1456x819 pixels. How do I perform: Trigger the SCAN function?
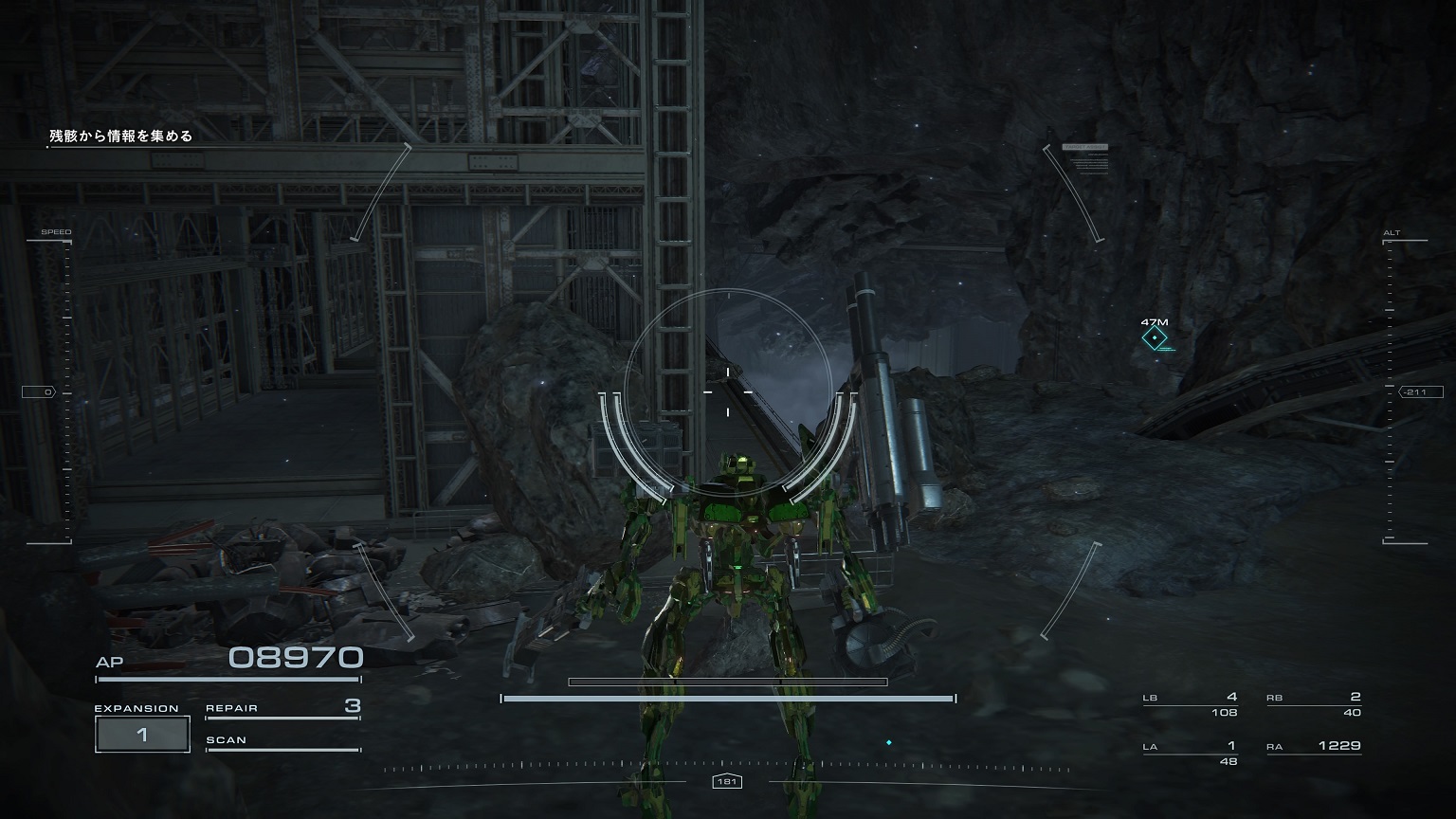(282, 741)
